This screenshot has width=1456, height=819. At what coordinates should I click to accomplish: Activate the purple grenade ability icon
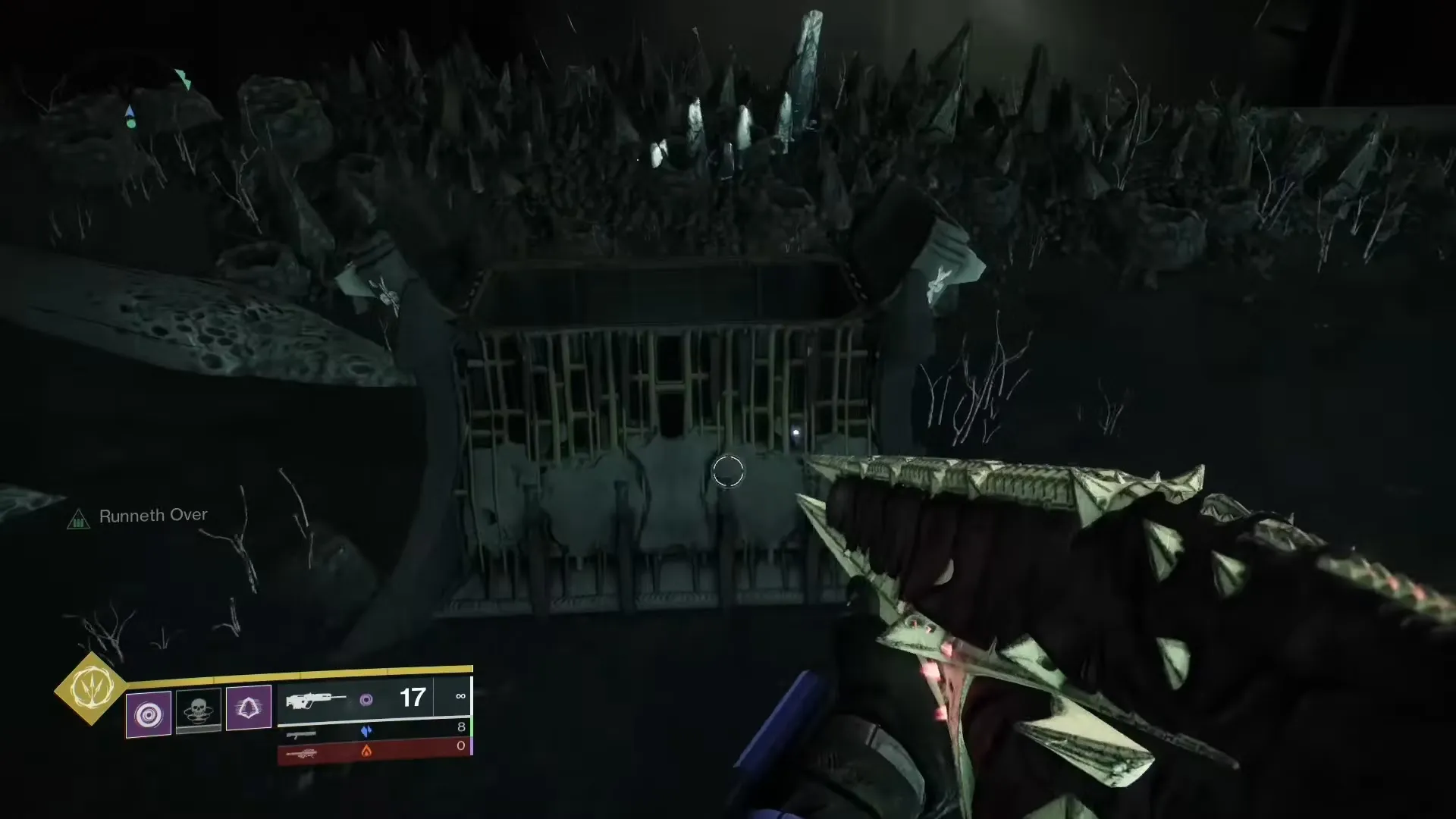149,714
